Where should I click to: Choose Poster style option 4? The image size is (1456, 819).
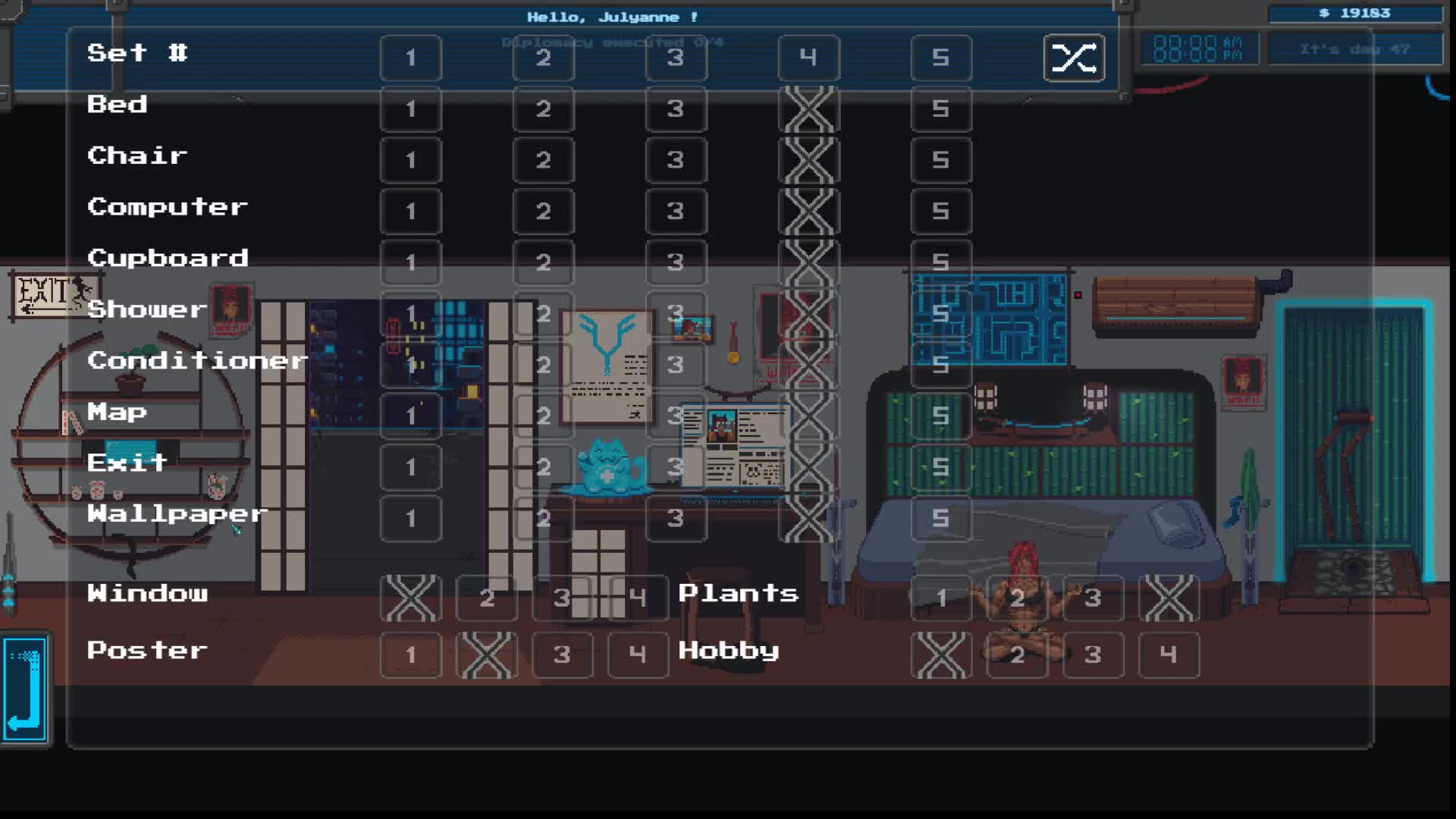click(x=638, y=654)
